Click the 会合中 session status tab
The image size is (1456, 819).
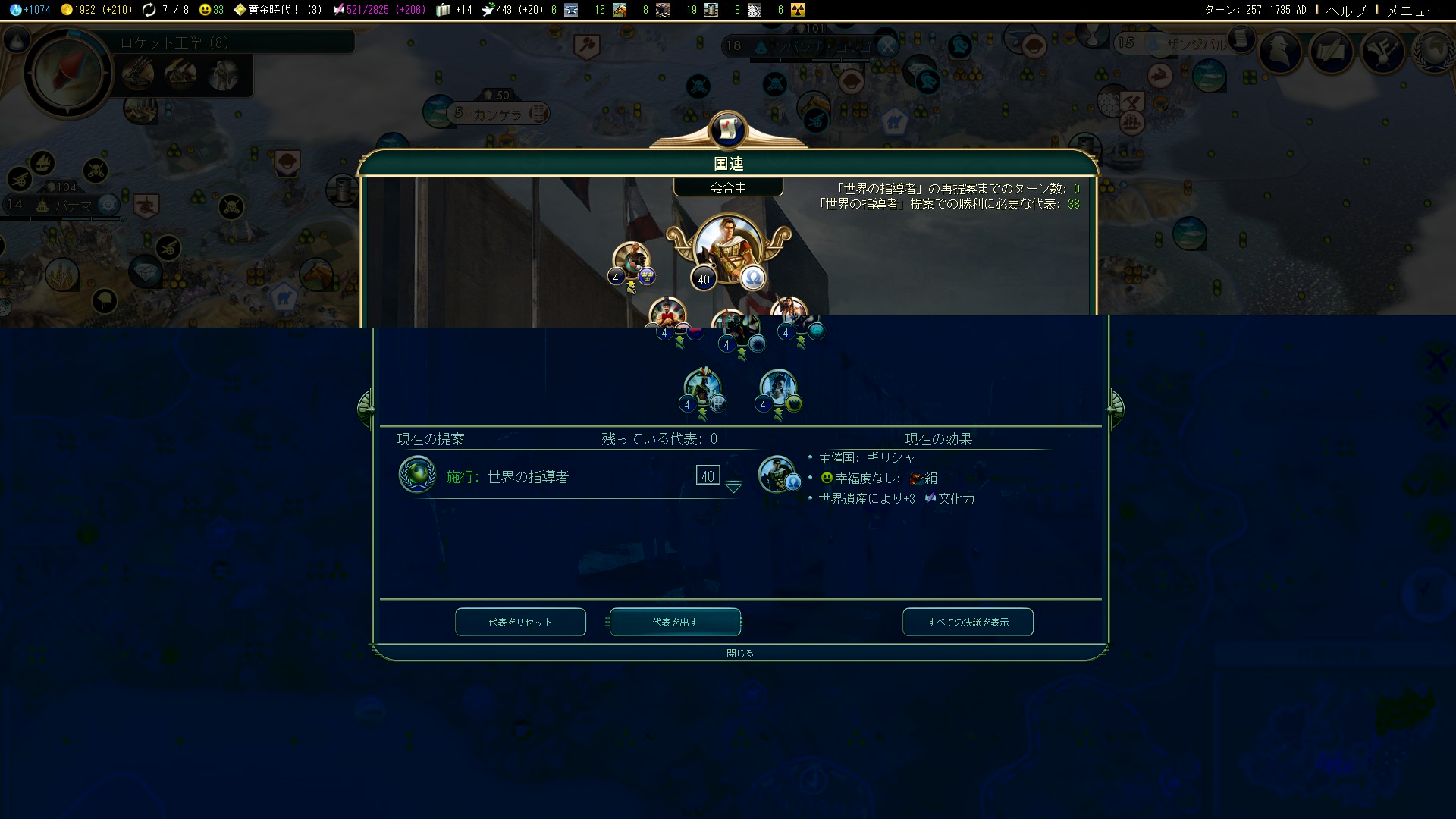click(x=728, y=187)
